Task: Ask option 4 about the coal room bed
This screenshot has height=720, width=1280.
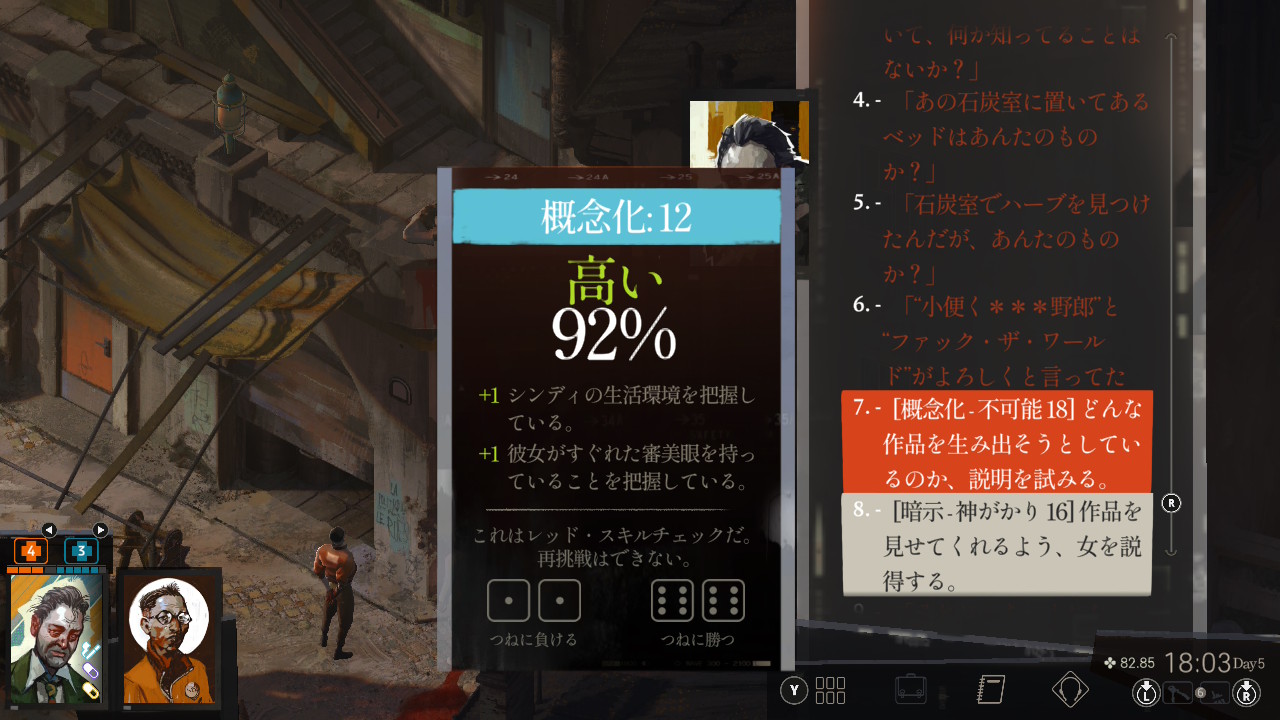Action: (x=1001, y=133)
